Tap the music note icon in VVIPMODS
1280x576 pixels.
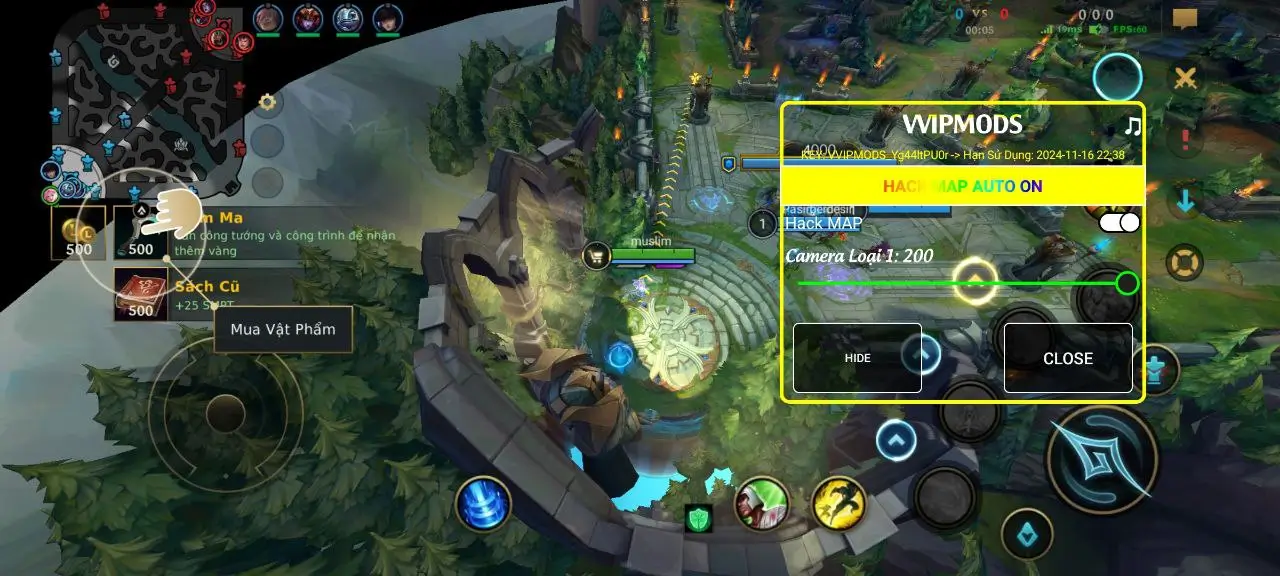(x=1132, y=126)
